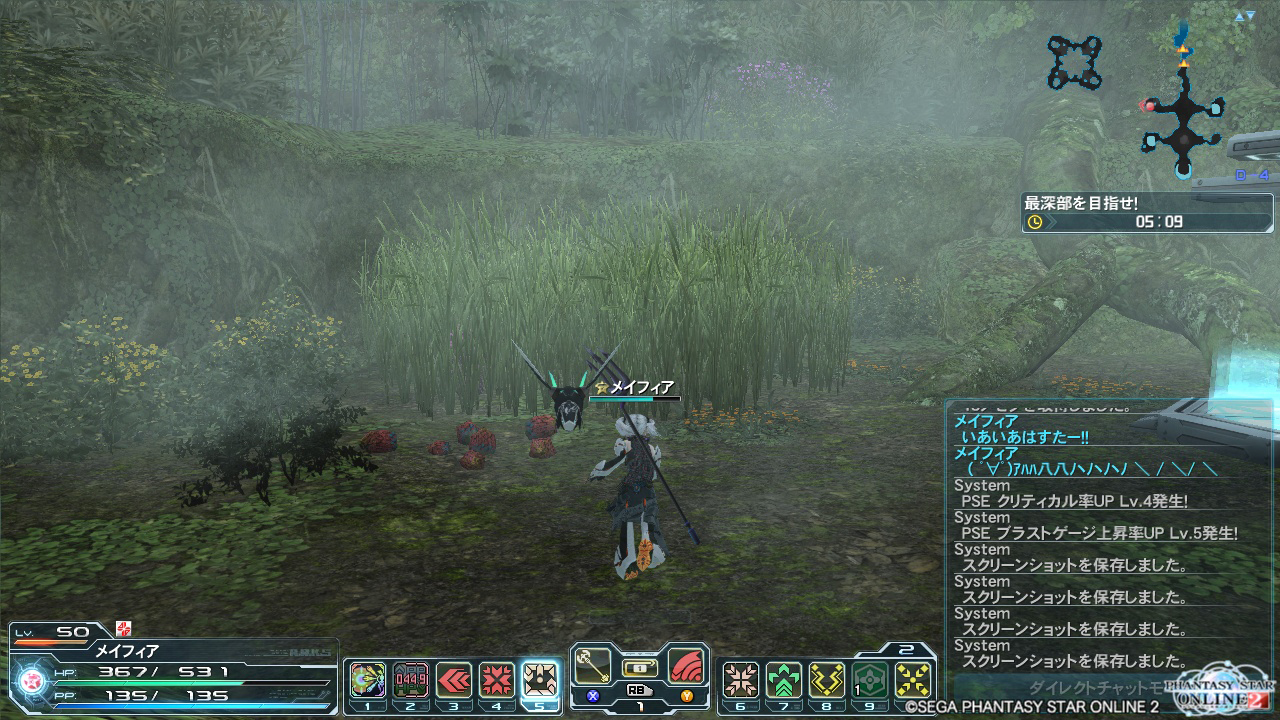The image size is (1280, 720).
Task: Select the red status icon above player name
Action: click(124, 628)
